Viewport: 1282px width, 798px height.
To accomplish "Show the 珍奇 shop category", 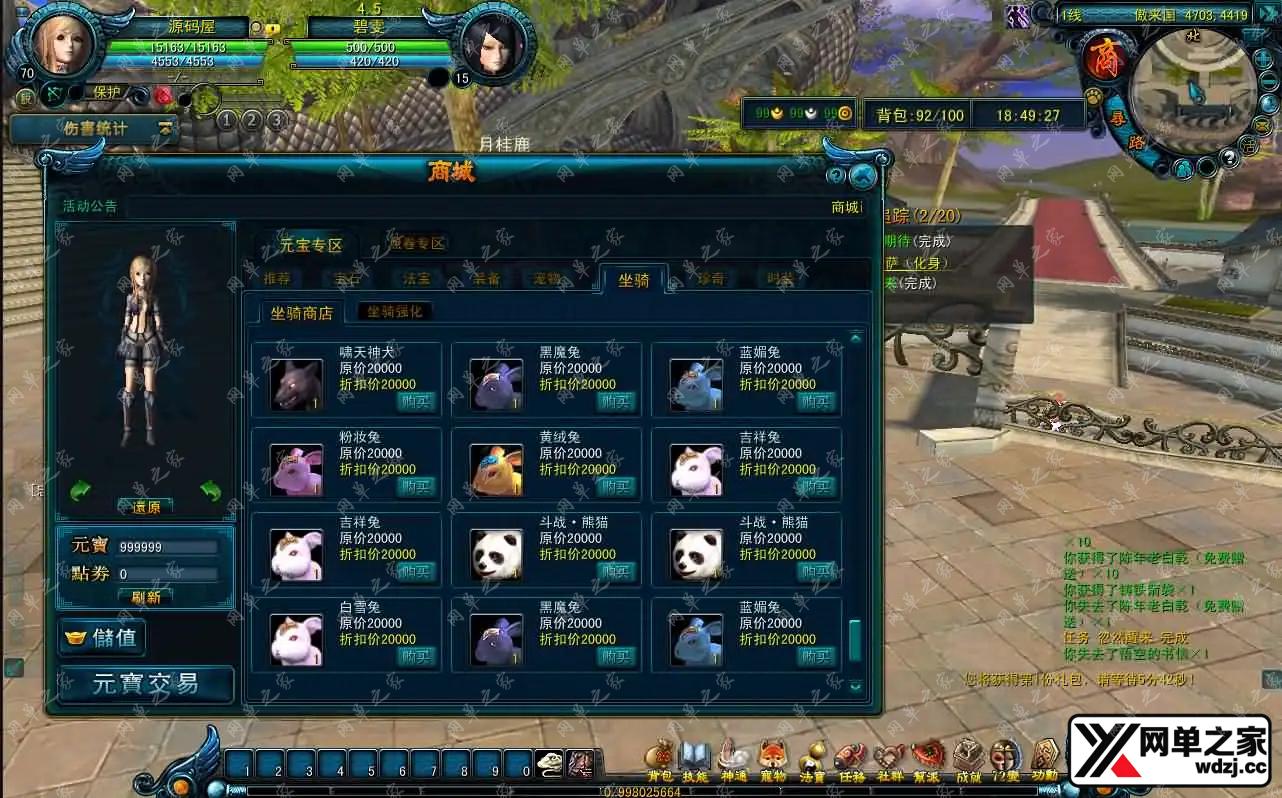I will pyautogui.click(x=711, y=280).
